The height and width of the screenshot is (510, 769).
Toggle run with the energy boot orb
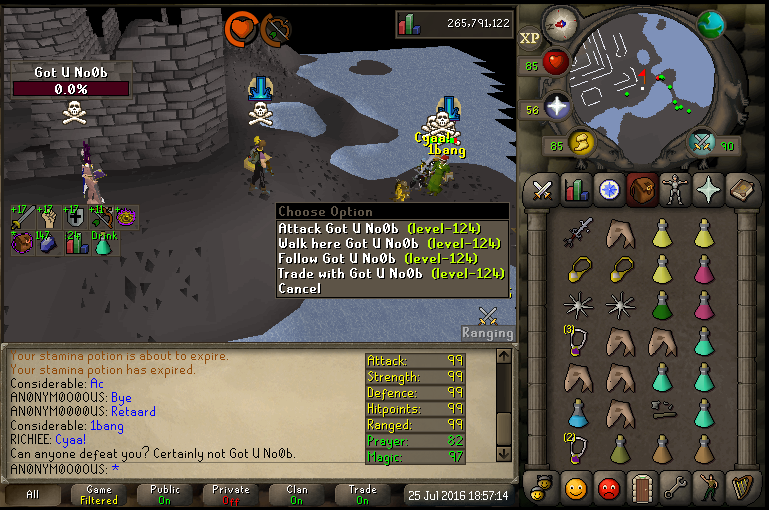coord(581,143)
